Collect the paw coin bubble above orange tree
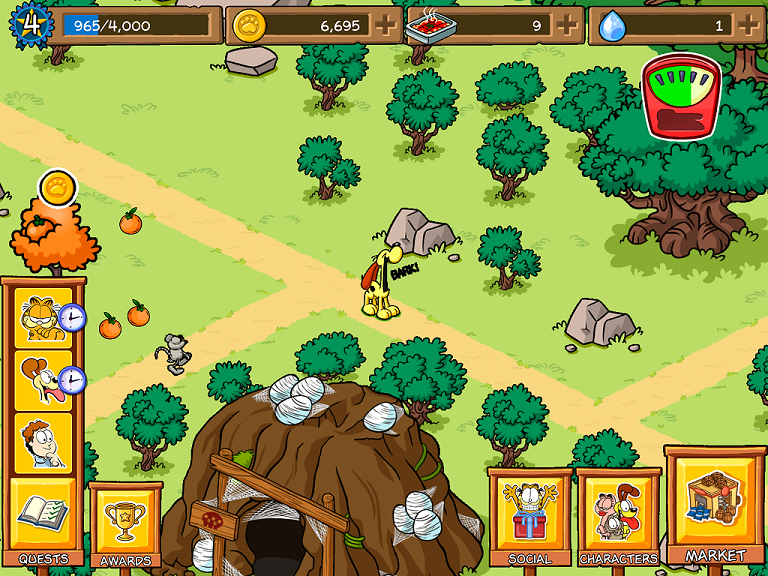 [x=58, y=187]
